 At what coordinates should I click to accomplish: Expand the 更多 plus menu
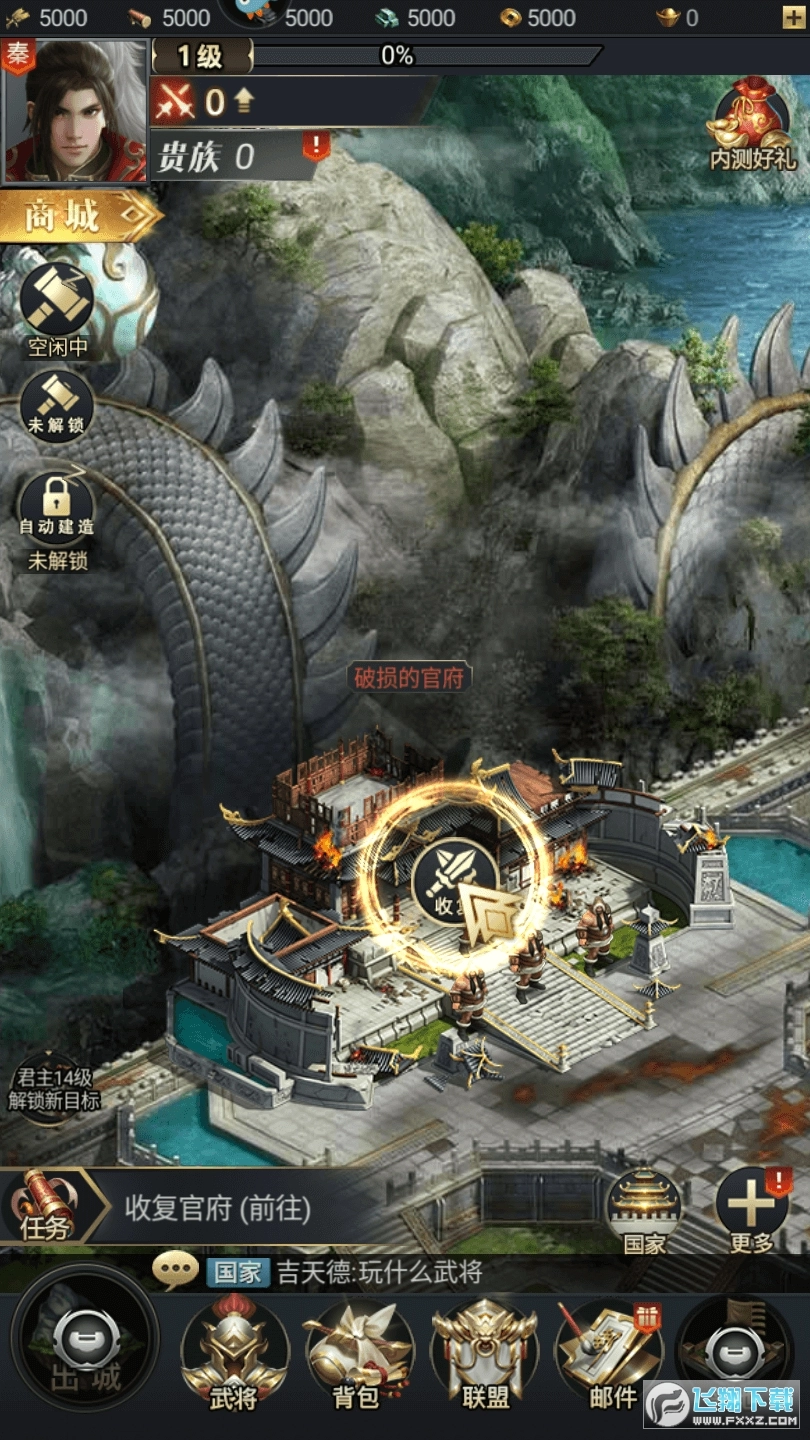click(x=751, y=1208)
